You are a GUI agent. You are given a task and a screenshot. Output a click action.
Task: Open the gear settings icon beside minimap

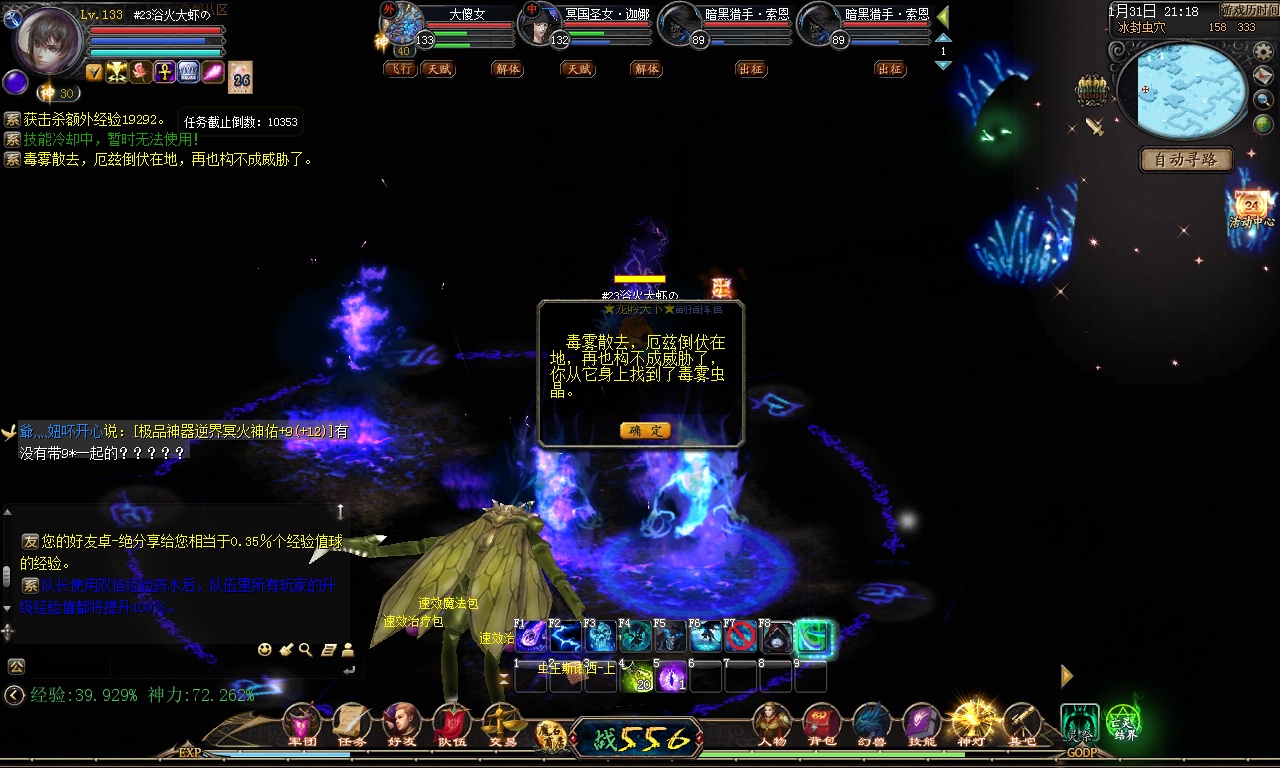pos(1263,52)
